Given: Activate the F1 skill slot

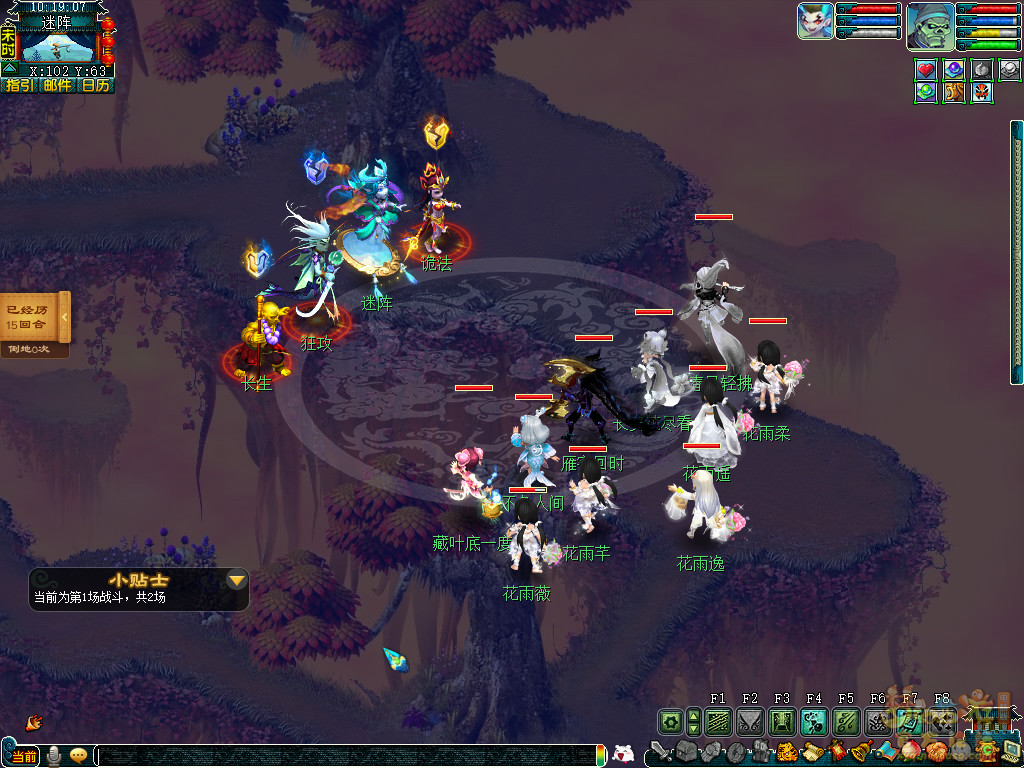Looking at the screenshot, I should 718,721.
